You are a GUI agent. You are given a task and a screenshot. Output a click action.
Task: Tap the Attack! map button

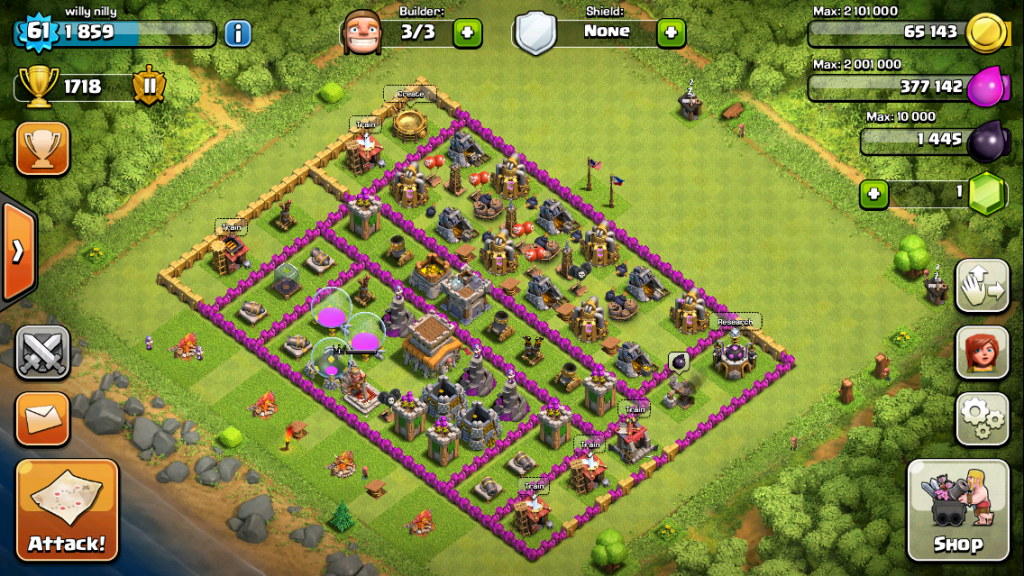66,509
